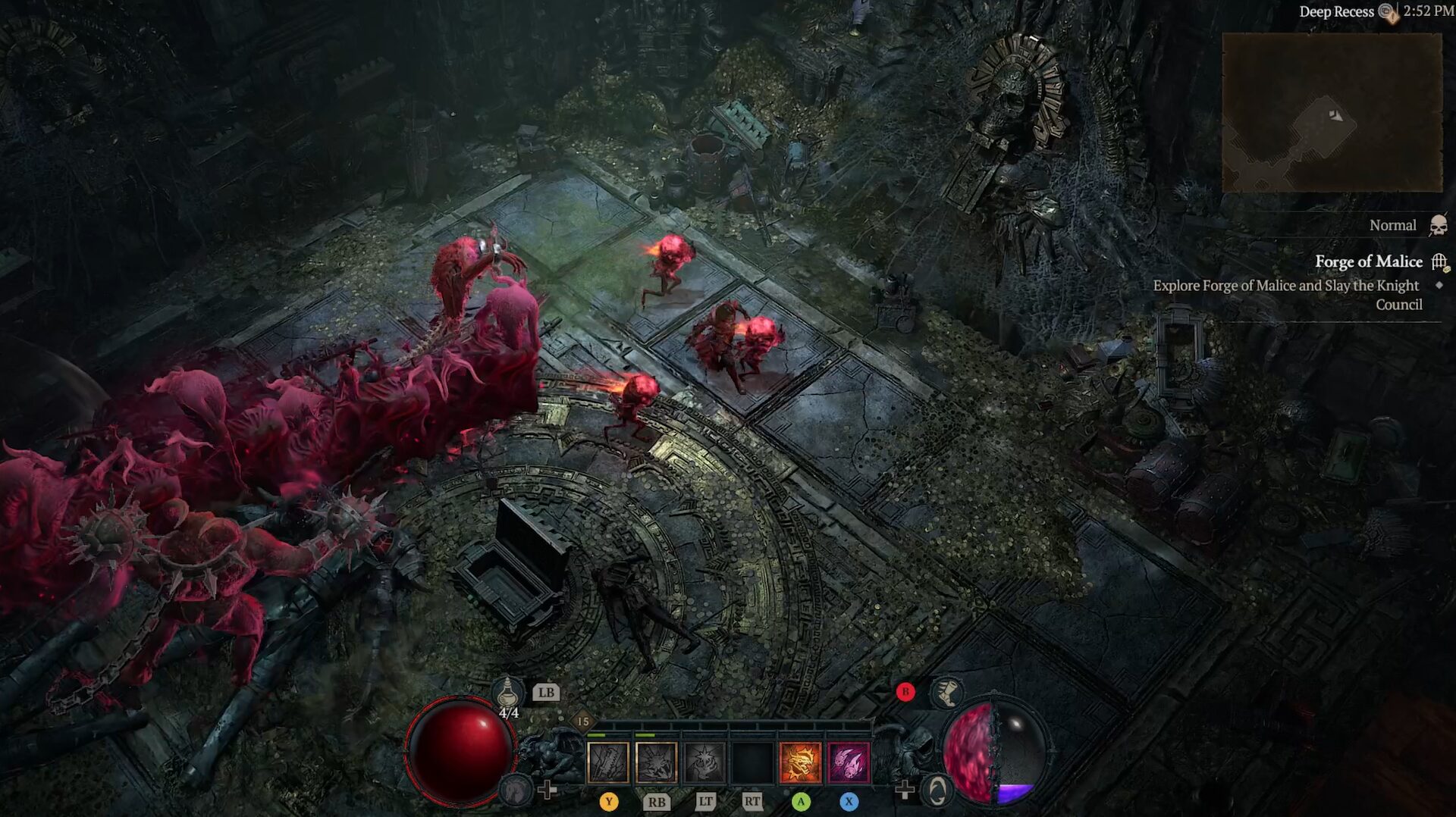Click the boot evade icon
Image resolution: width=1456 pixels, height=817 pixels.
(x=946, y=692)
